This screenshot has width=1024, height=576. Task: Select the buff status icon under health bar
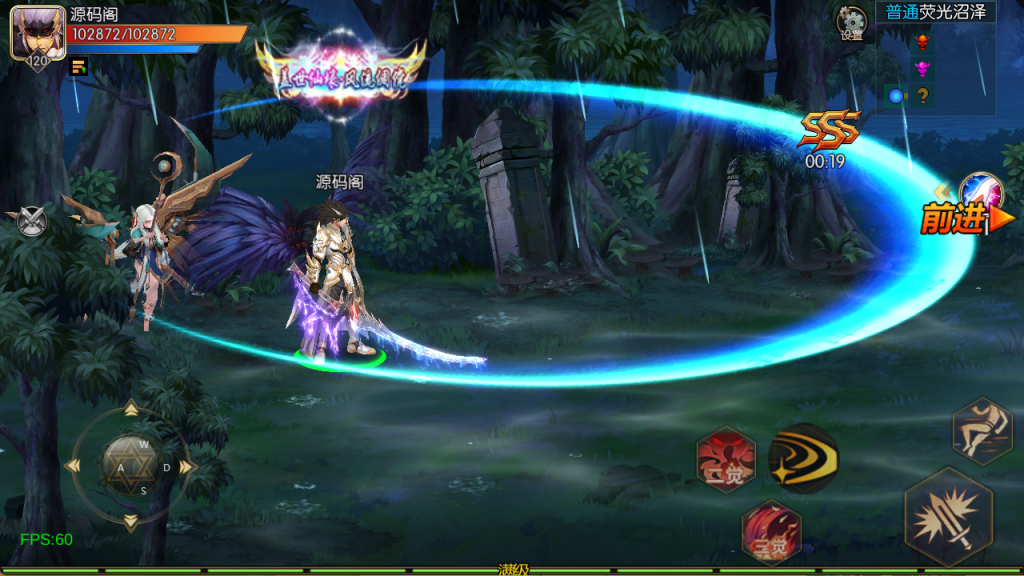tap(78, 66)
